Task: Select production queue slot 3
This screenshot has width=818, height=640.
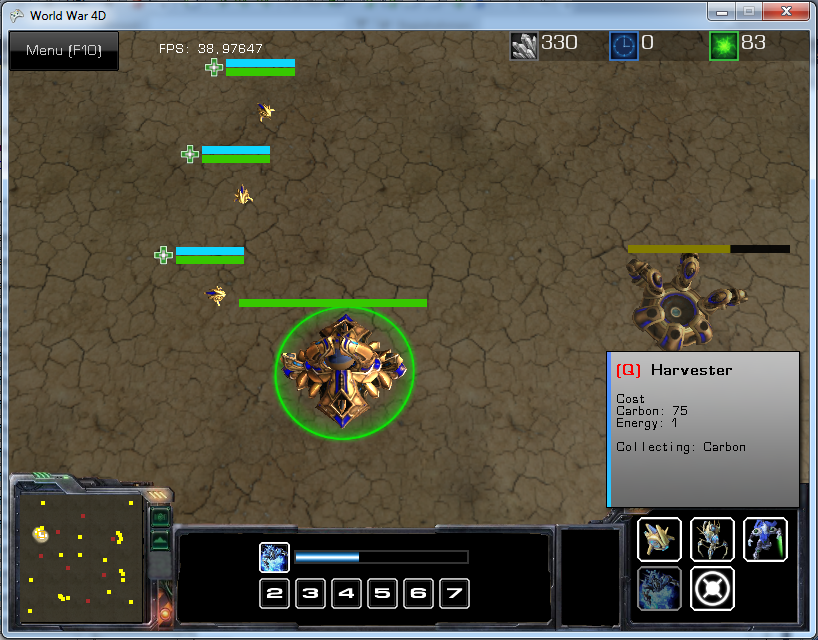Action: click(x=311, y=594)
